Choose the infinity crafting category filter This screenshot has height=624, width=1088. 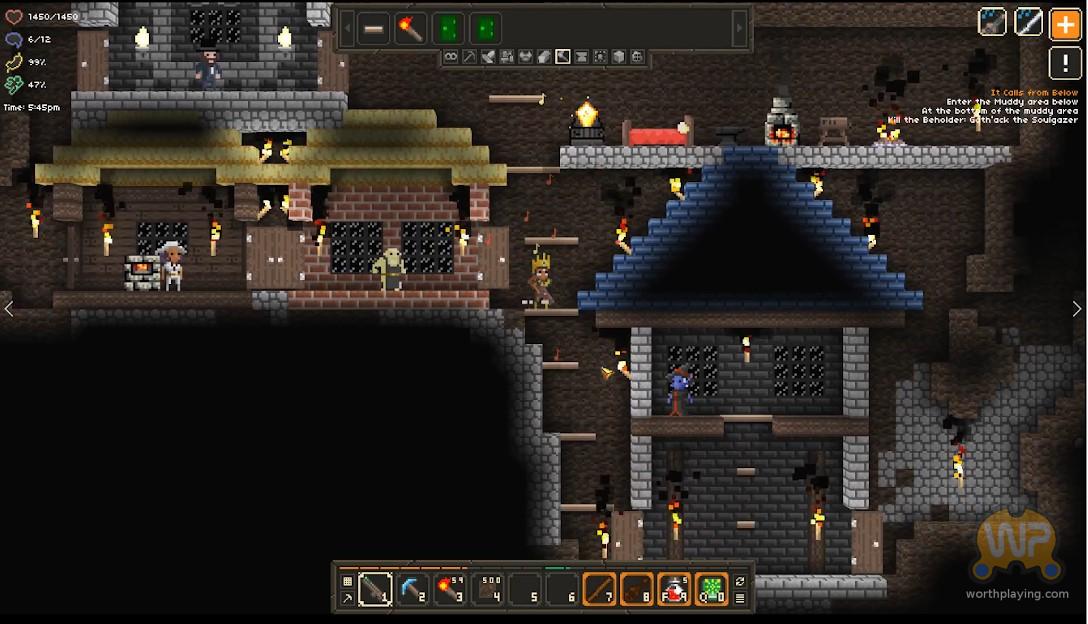(451, 57)
